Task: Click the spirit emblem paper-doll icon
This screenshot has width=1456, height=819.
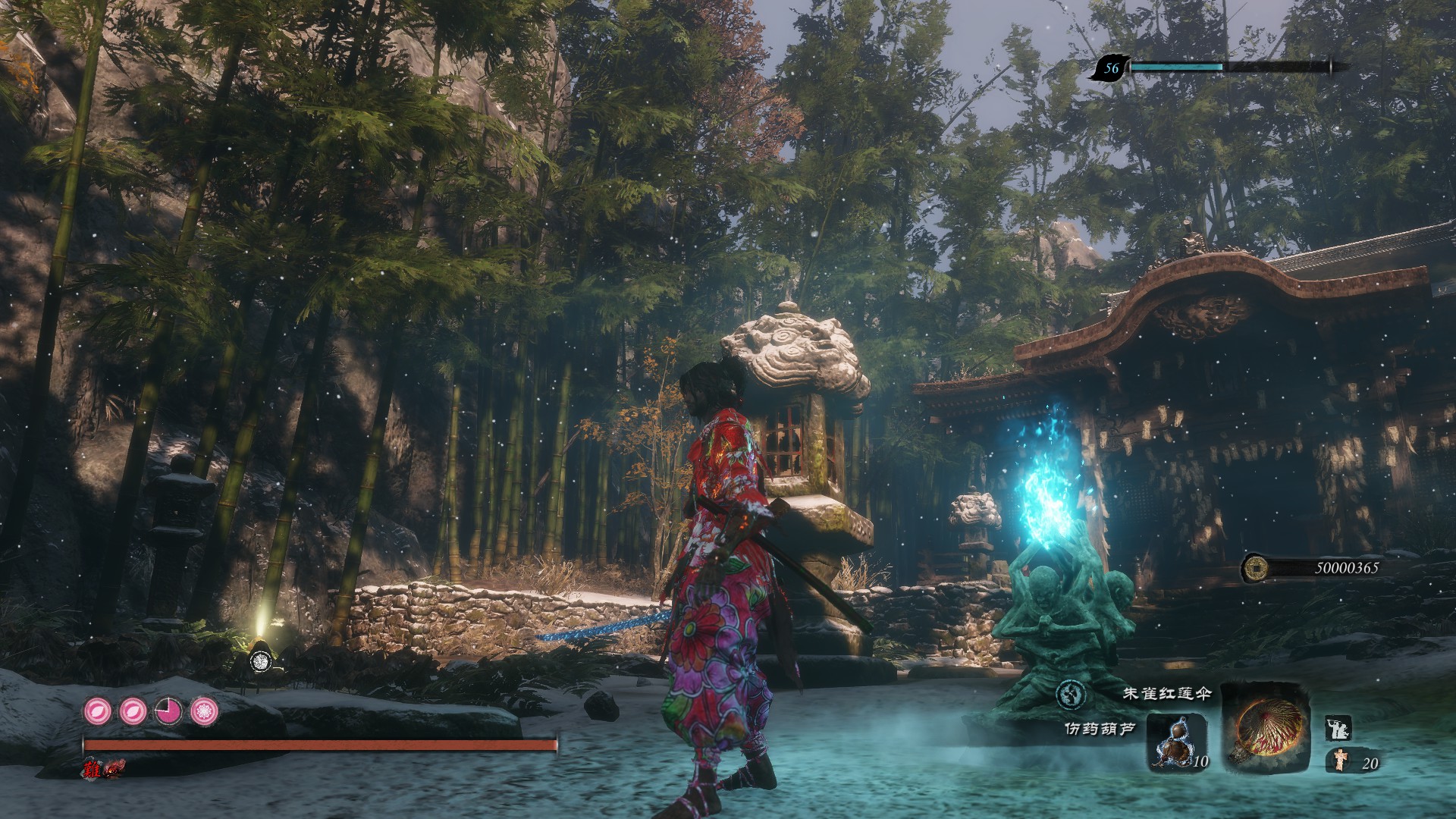Action: point(1341,761)
